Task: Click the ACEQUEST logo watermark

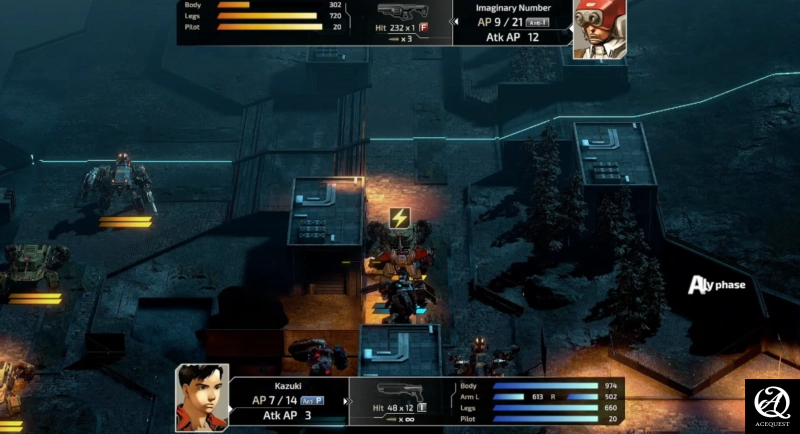Action: (x=772, y=405)
